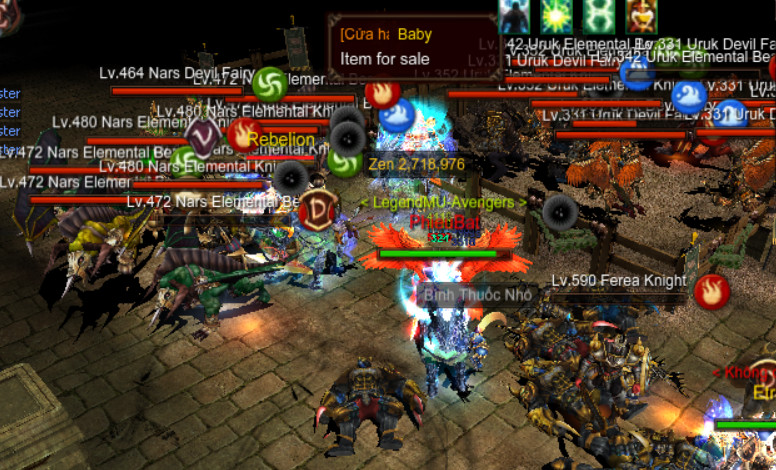Select the red-gold armored warrior buff icon

click(641, 17)
